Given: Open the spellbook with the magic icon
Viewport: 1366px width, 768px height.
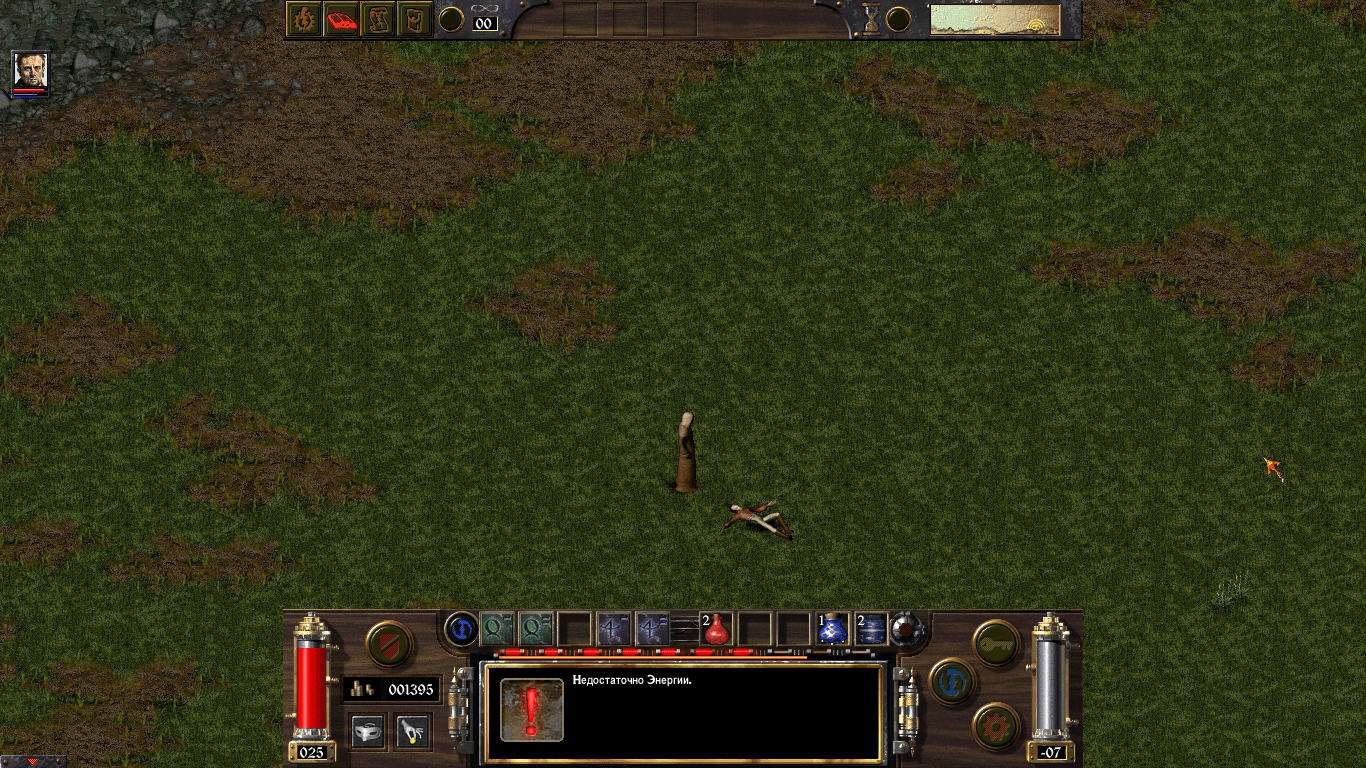Looking at the screenshot, I should click(302, 16).
